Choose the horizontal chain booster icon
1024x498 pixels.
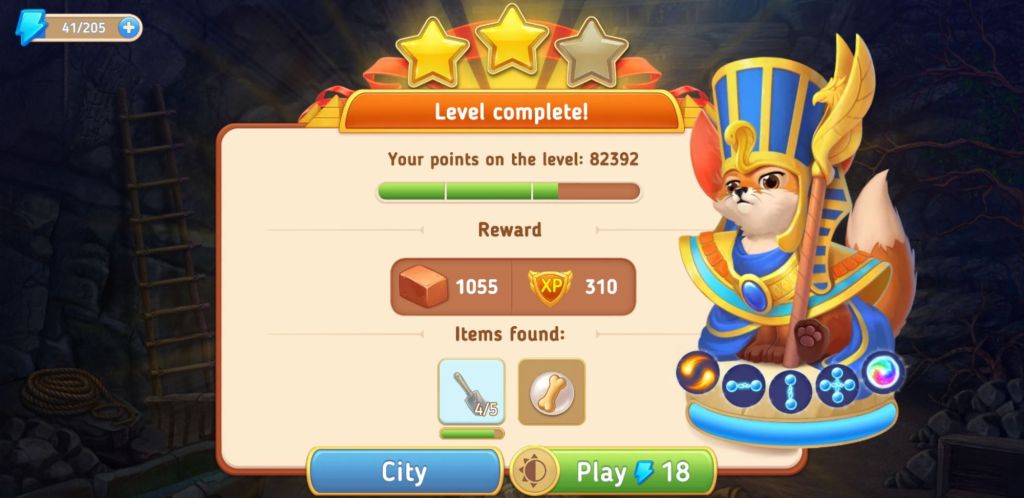pyautogui.click(x=744, y=386)
